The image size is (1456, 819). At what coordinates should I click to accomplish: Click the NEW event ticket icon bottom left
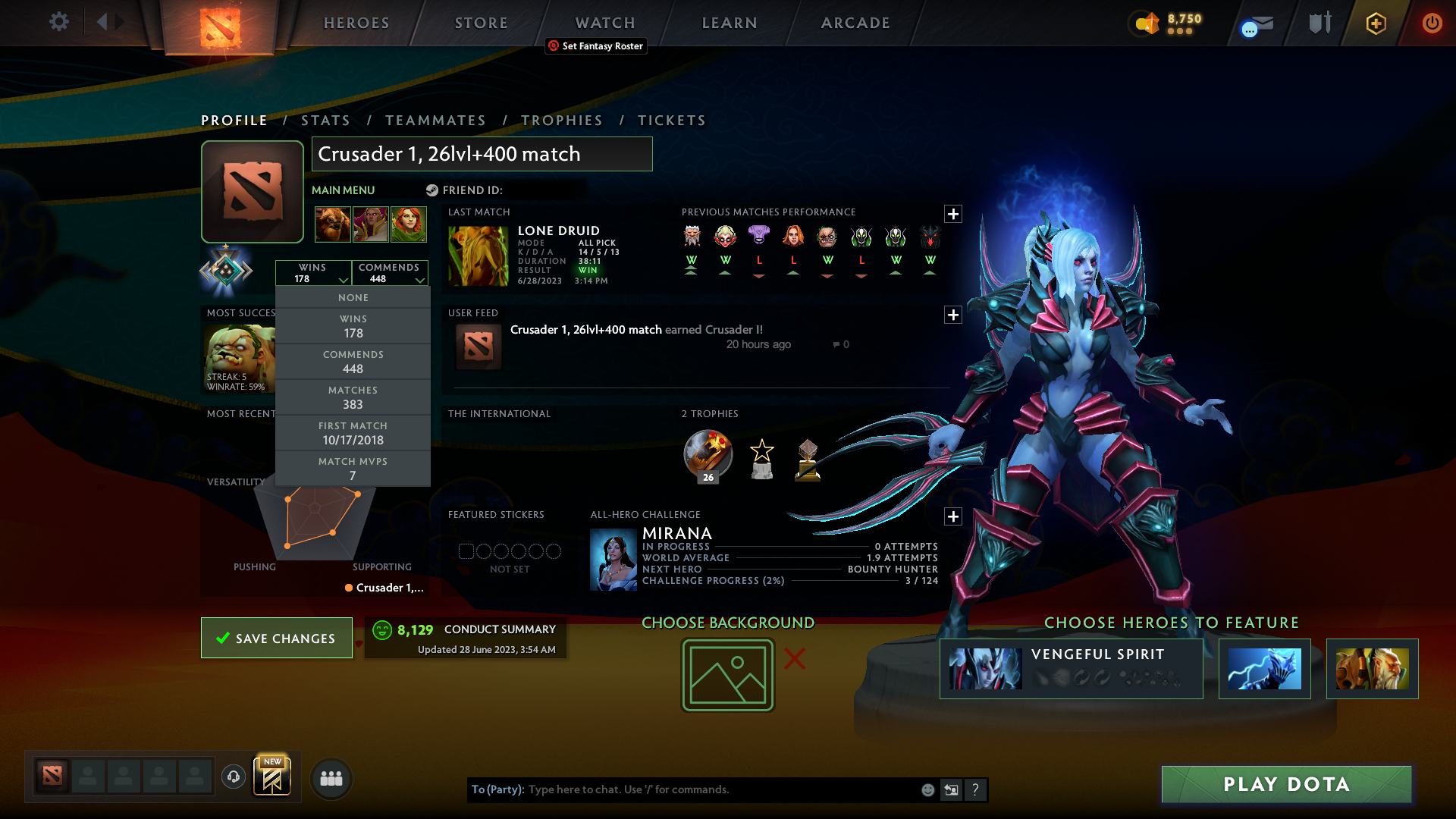(x=272, y=776)
